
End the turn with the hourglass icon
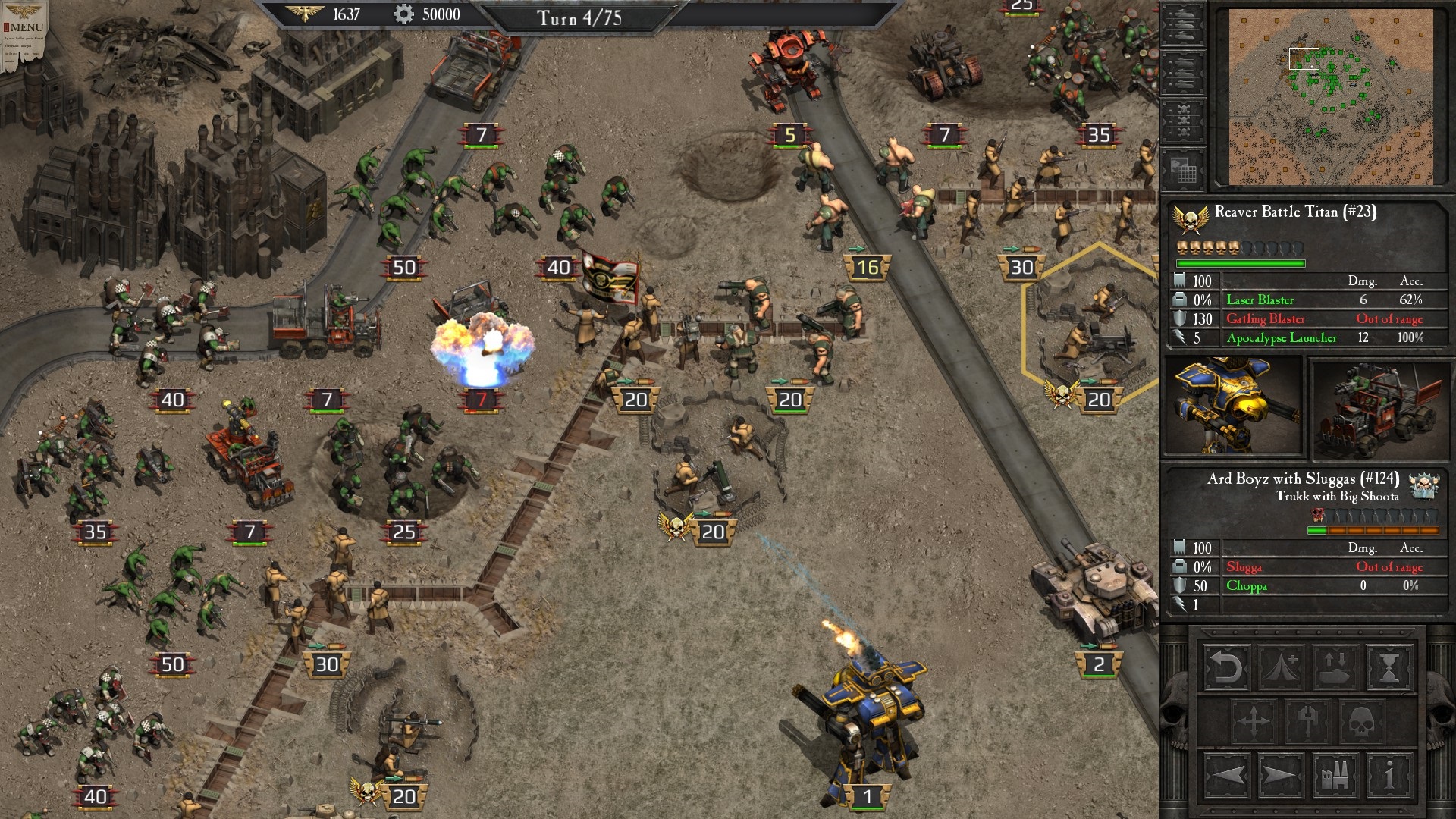pos(1389,668)
